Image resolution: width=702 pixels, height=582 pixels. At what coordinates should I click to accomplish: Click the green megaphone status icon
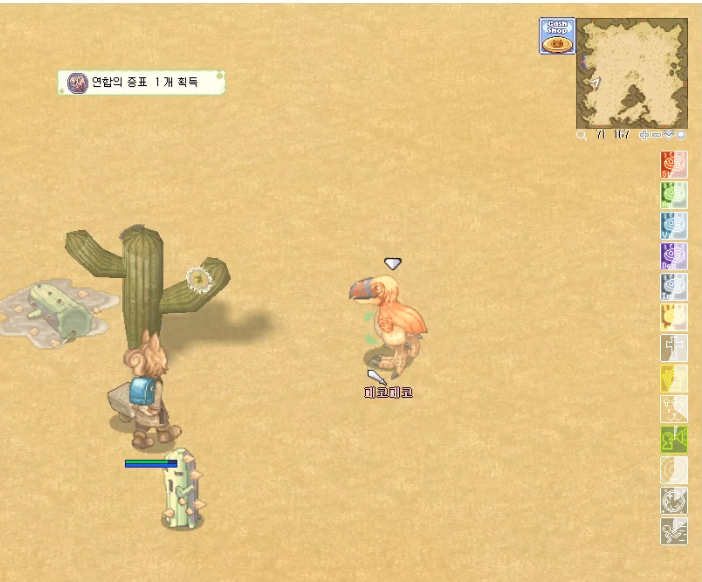(674, 439)
